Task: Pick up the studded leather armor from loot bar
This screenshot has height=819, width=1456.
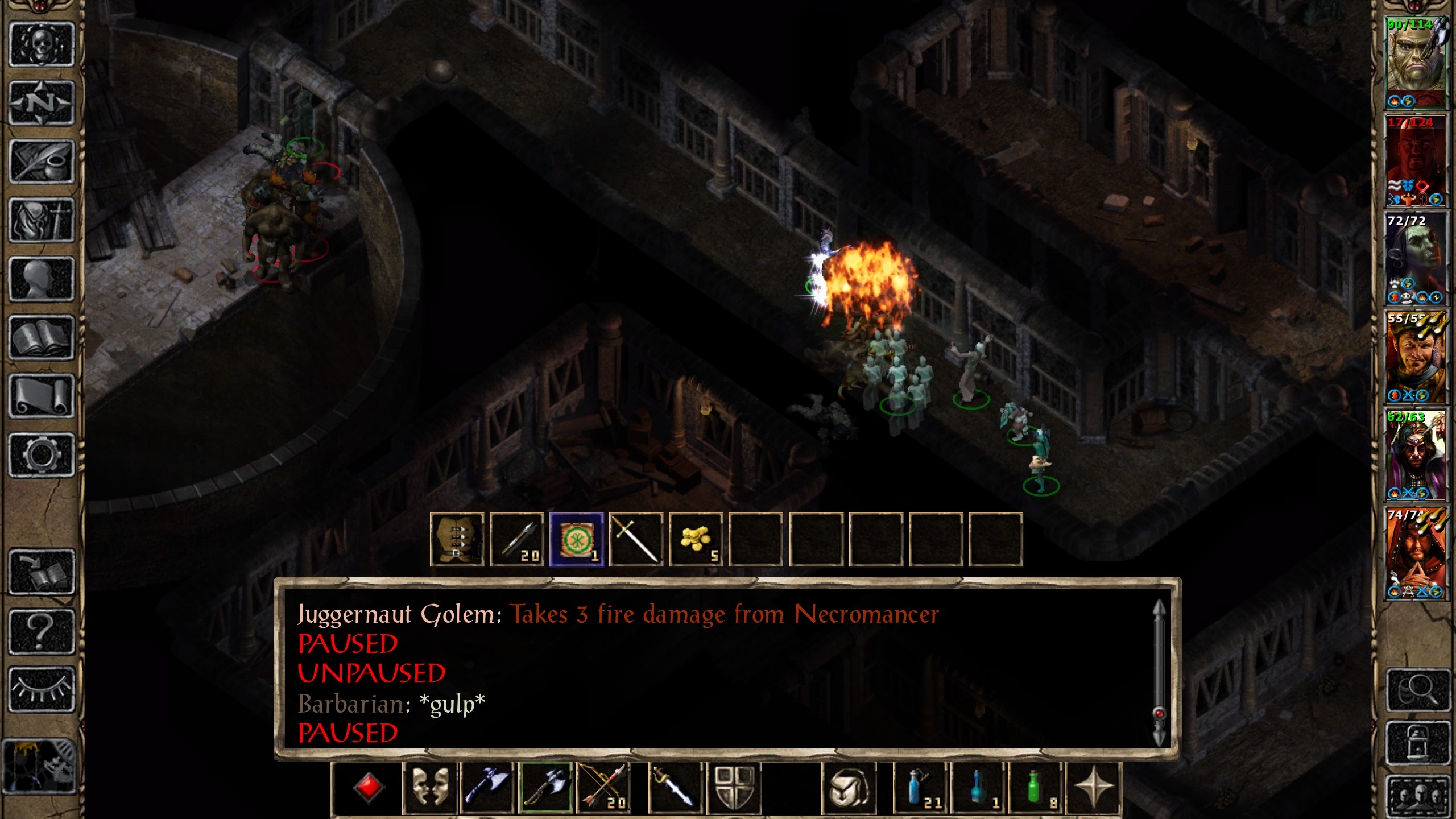Action: (457, 539)
